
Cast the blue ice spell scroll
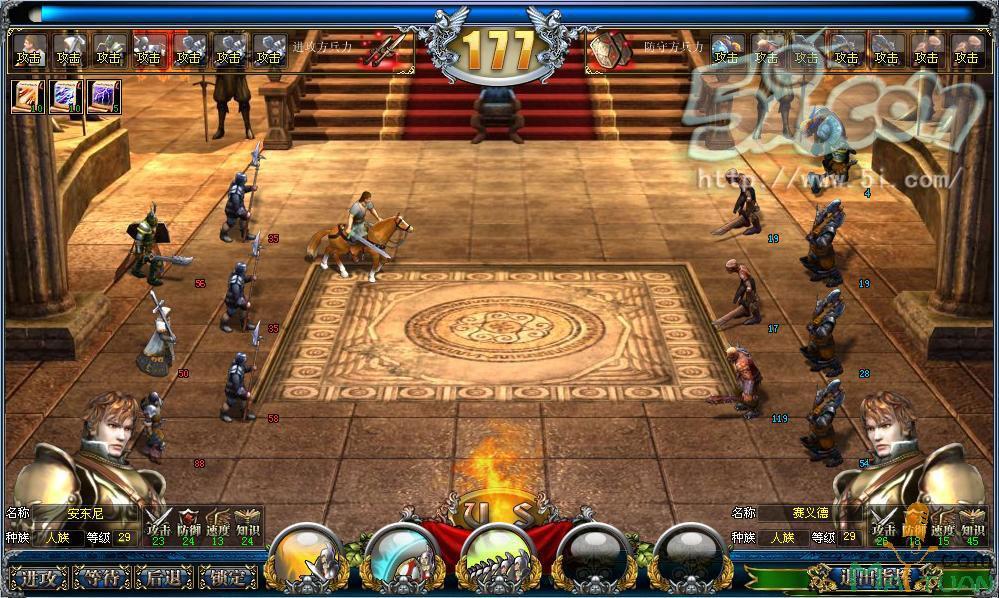pyautogui.click(x=65, y=97)
